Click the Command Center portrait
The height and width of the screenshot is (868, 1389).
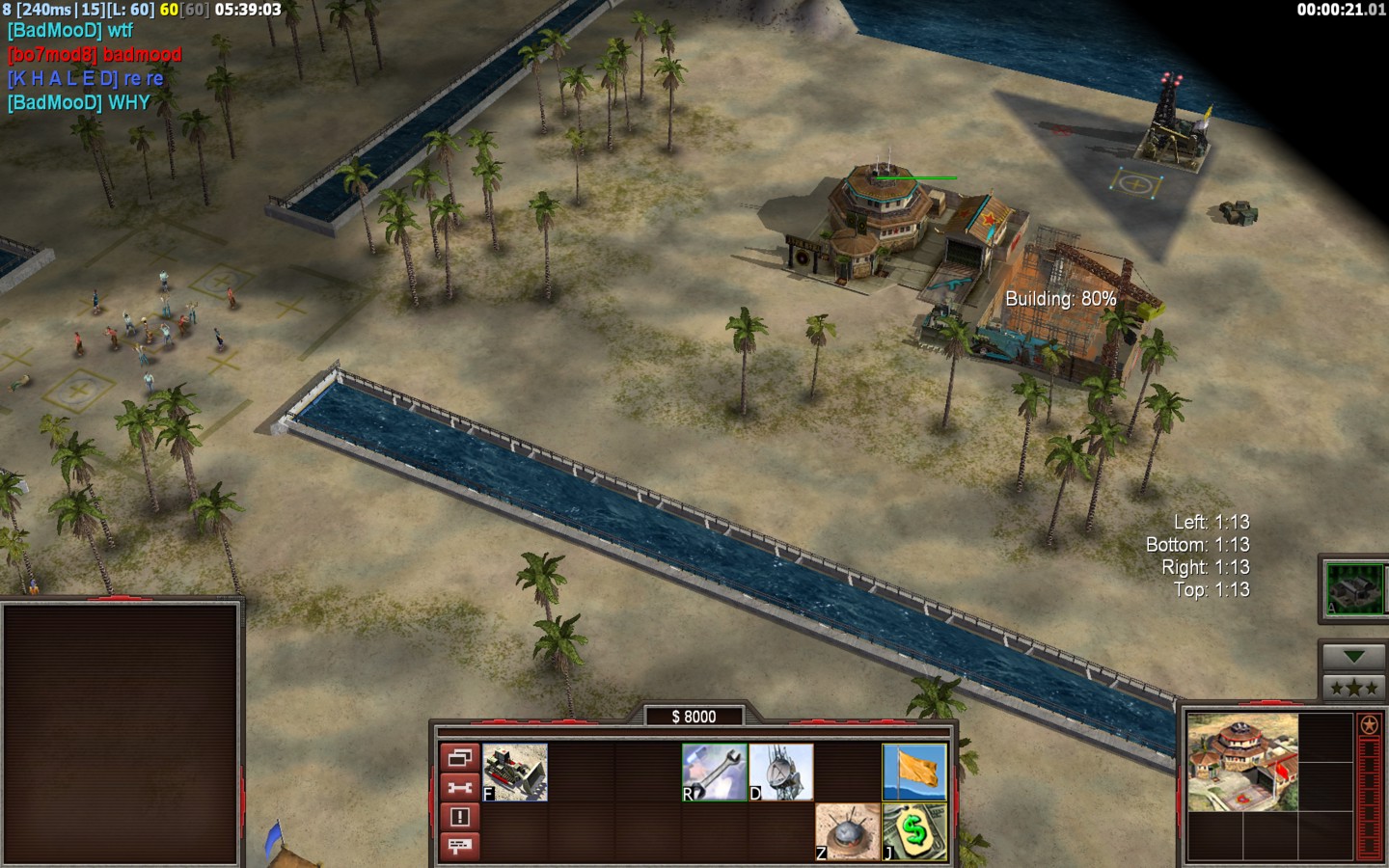click(x=1242, y=762)
